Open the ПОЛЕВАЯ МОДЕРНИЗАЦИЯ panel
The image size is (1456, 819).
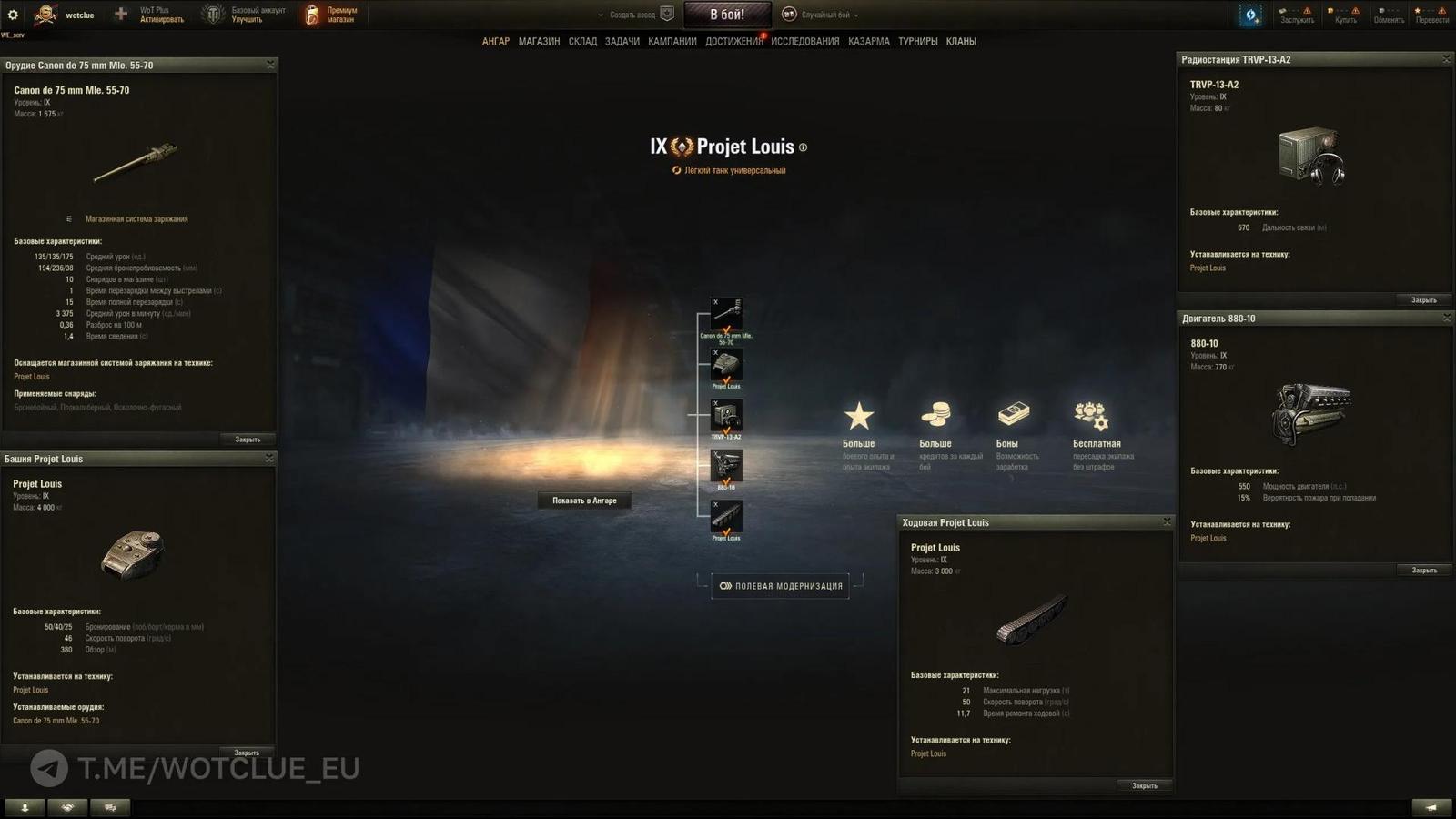[780, 585]
